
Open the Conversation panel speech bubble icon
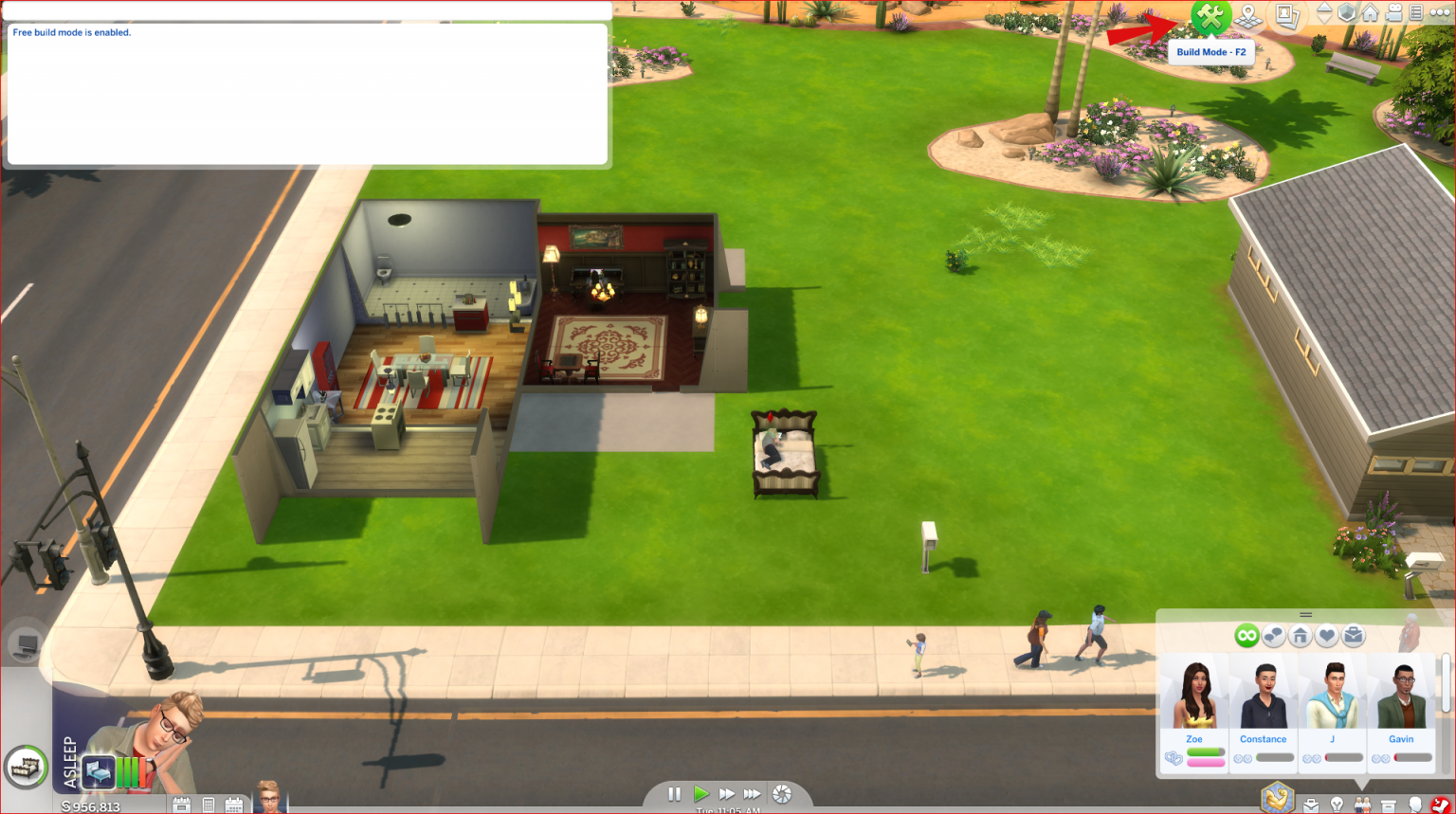point(1272,635)
